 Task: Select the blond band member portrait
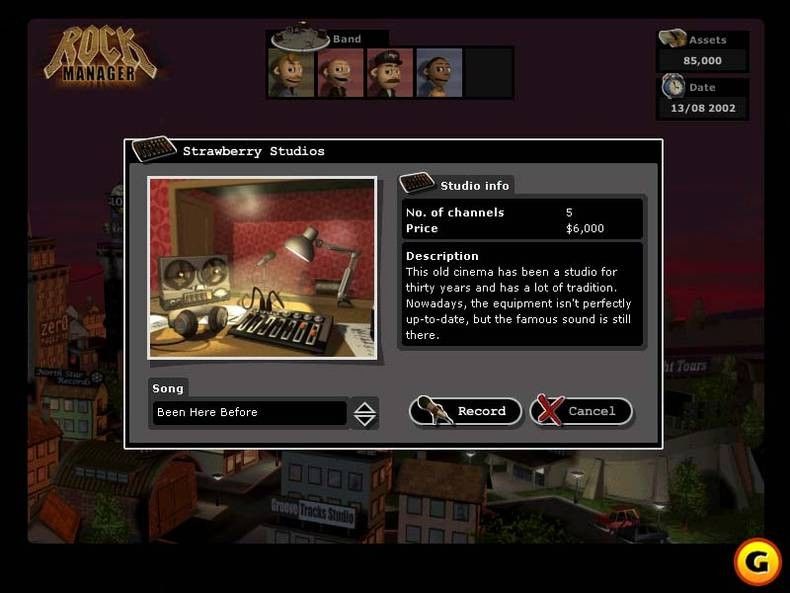(x=291, y=73)
